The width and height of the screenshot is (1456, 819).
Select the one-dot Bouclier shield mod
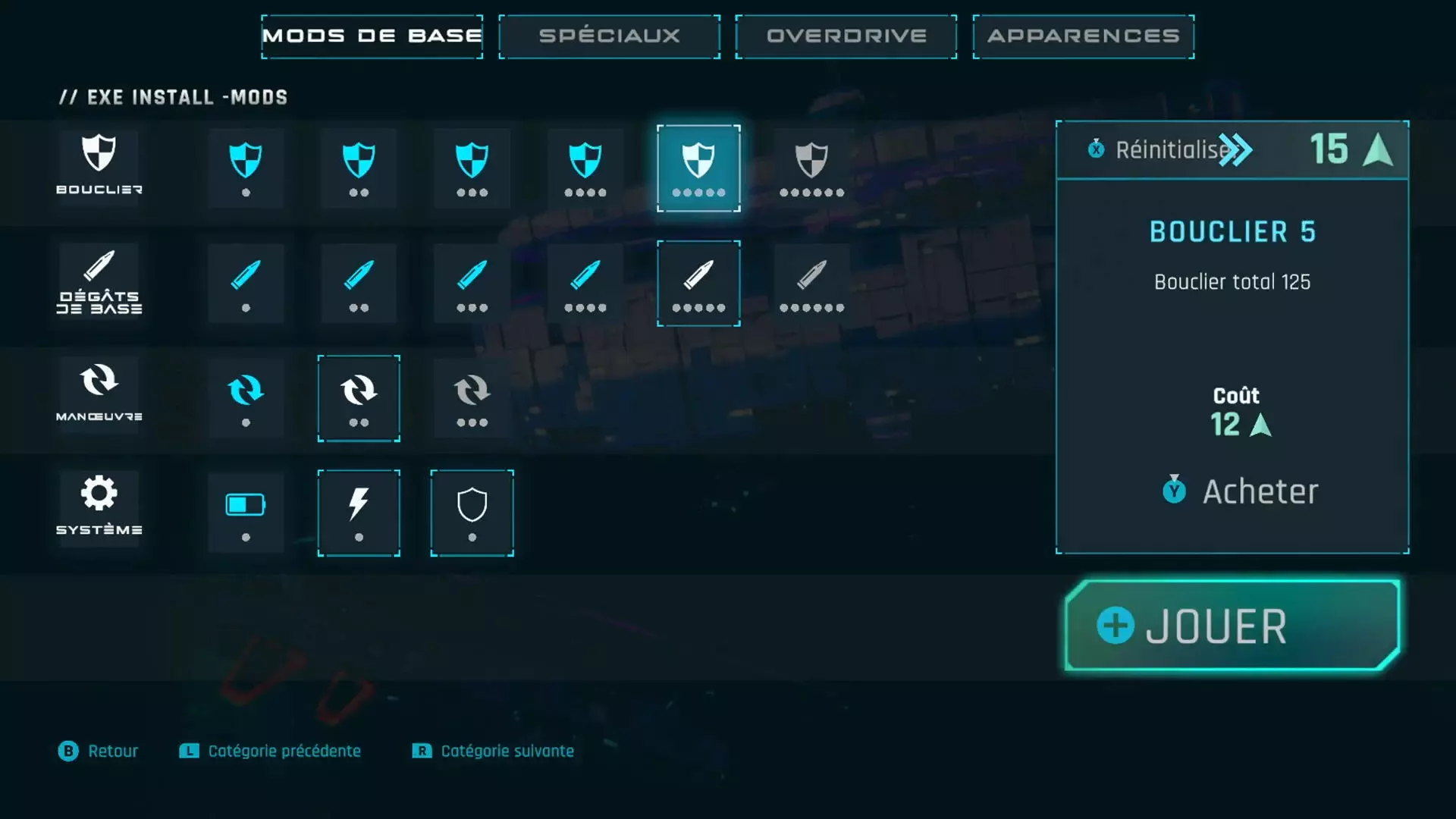coord(246,168)
